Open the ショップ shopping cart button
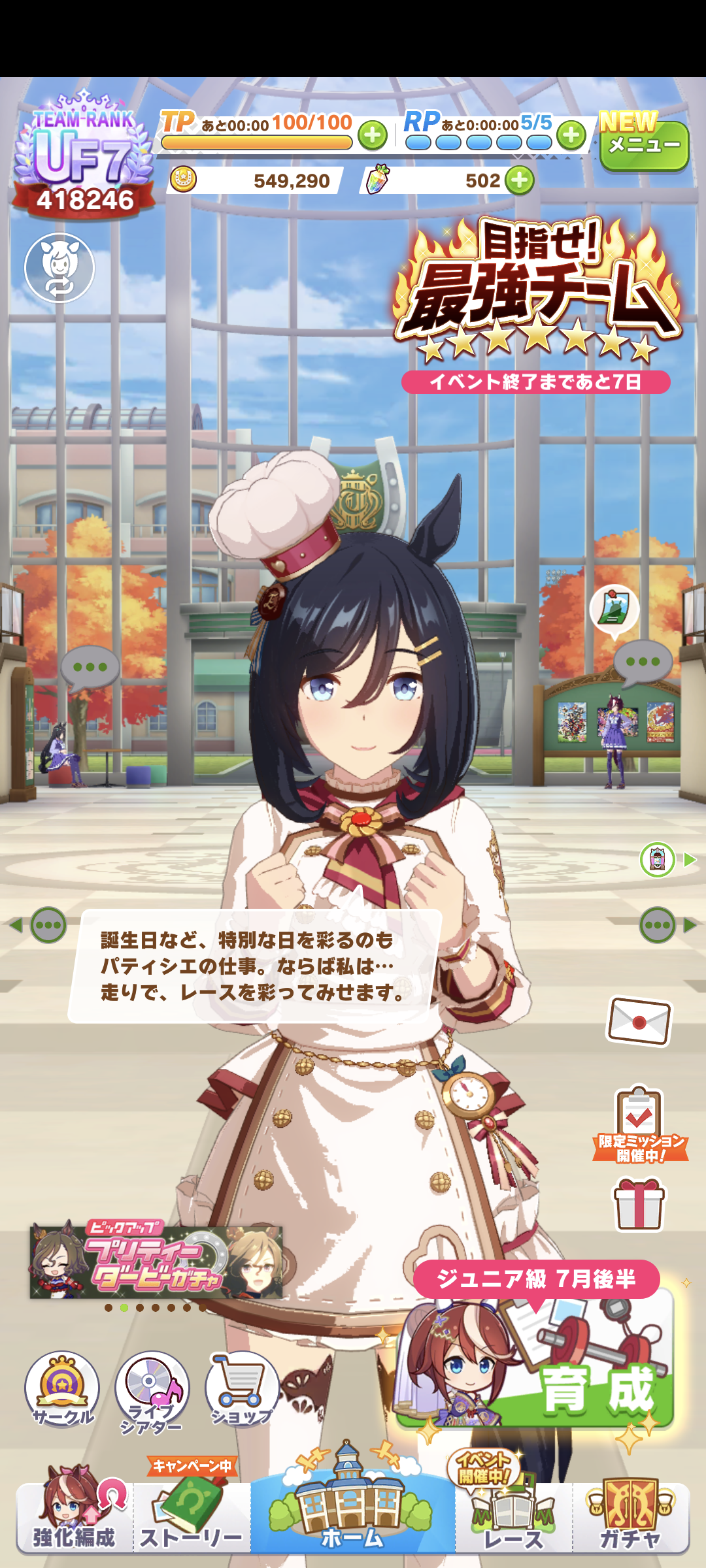Viewport: 706px width, 1568px height. [242, 1388]
